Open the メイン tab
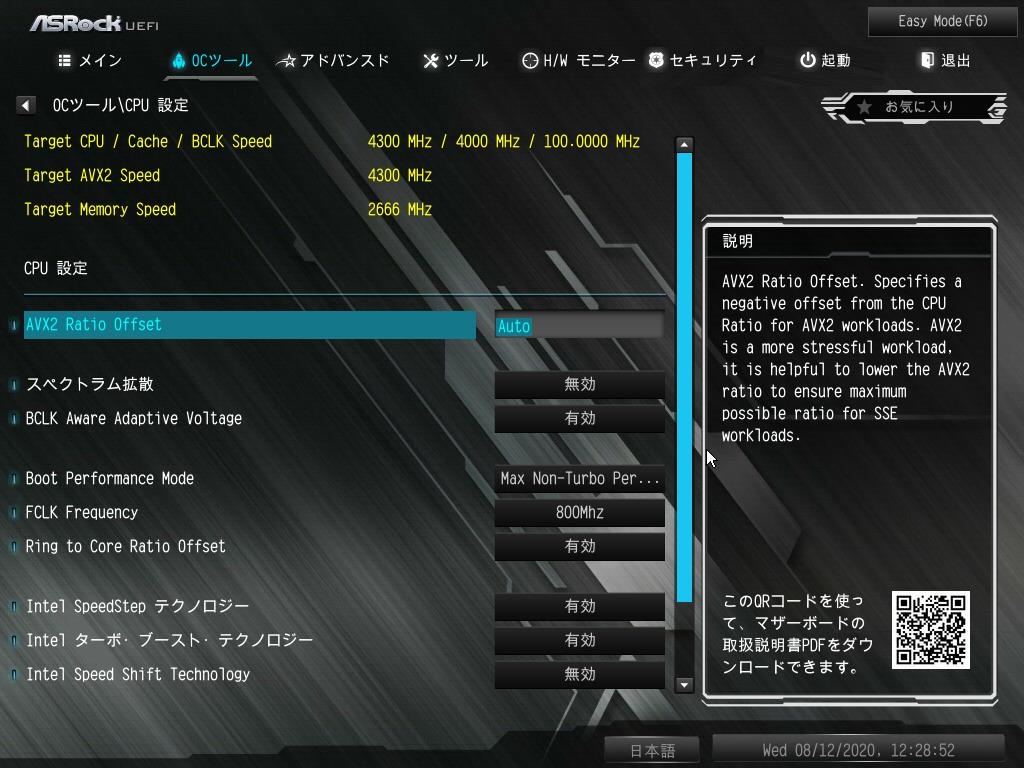The image size is (1024, 768). (90, 61)
